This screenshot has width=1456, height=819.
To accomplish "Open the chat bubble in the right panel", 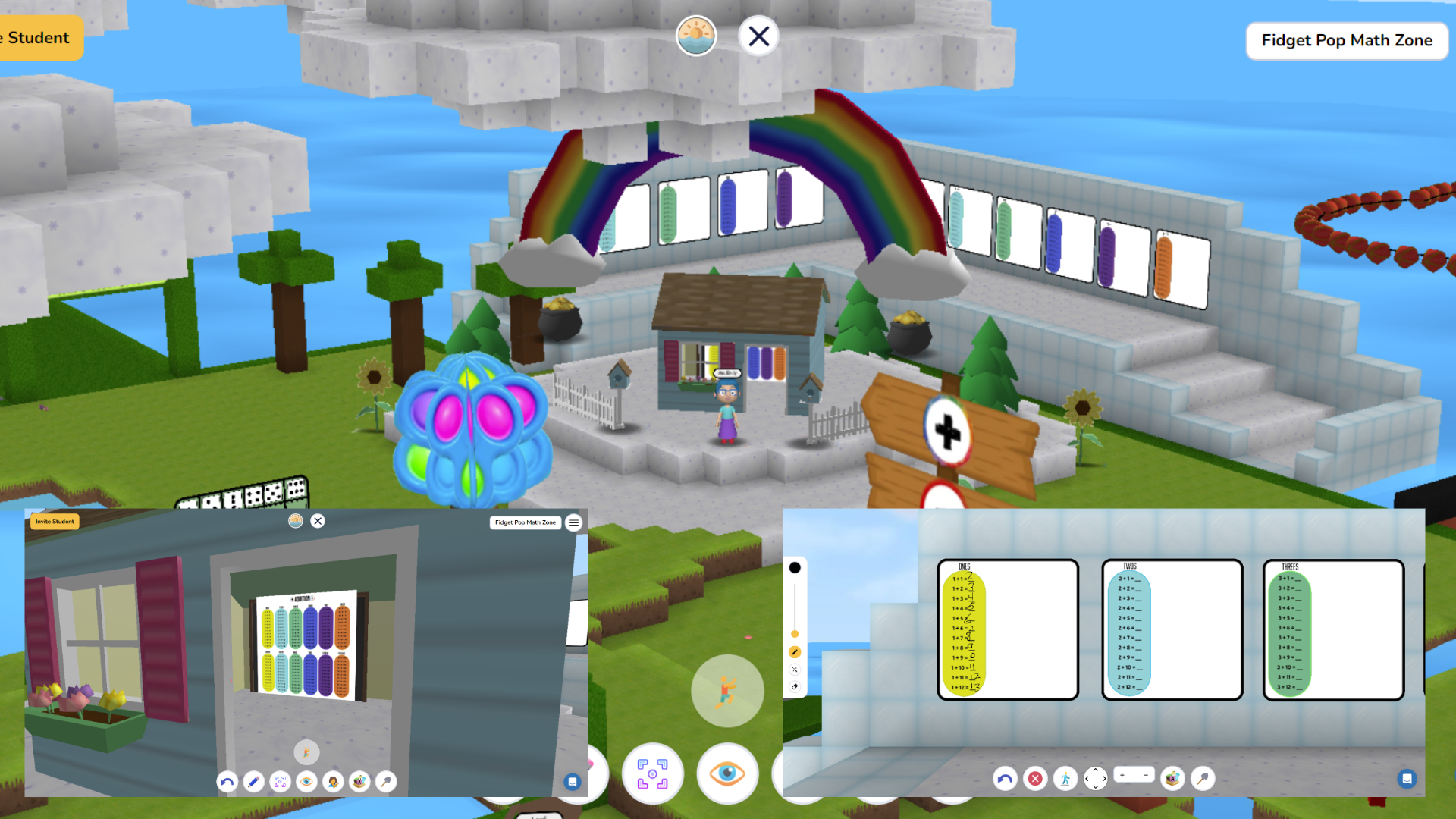I will click(x=1408, y=778).
